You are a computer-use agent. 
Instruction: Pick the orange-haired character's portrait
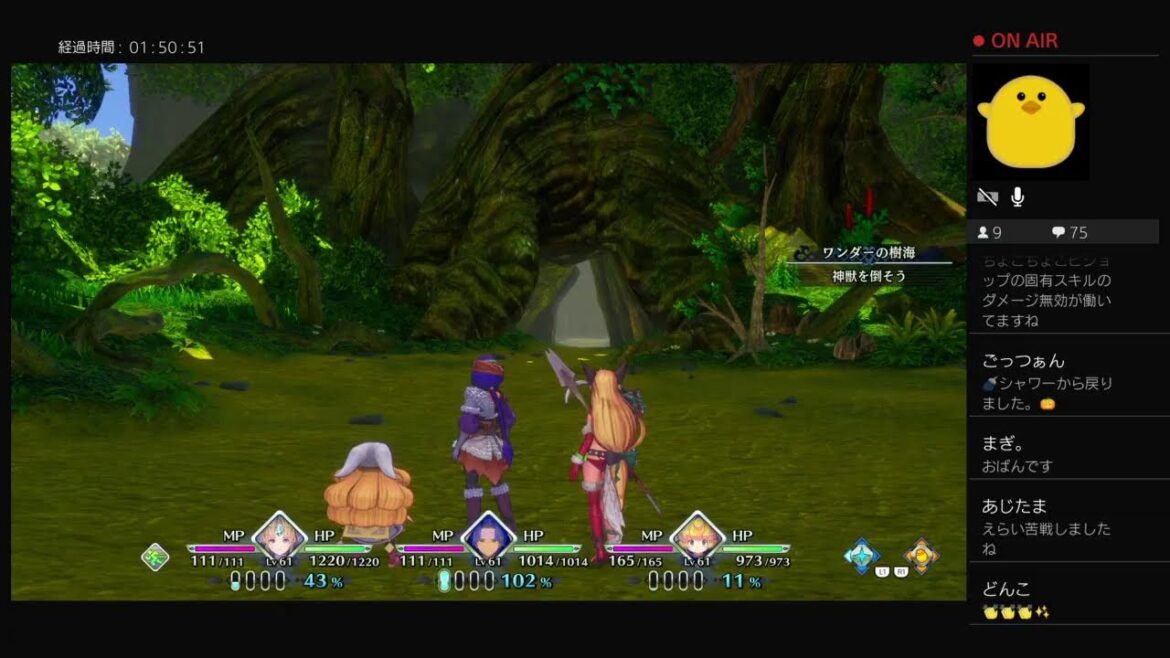point(697,538)
